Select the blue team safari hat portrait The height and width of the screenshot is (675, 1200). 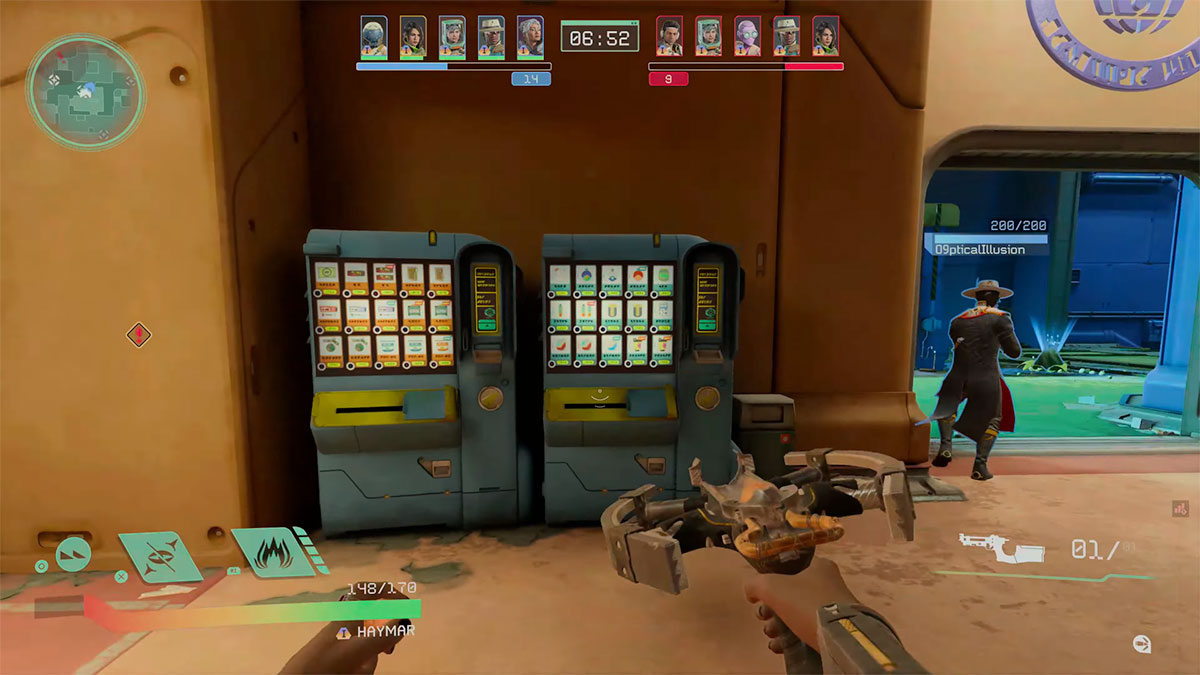tap(491, 37)
